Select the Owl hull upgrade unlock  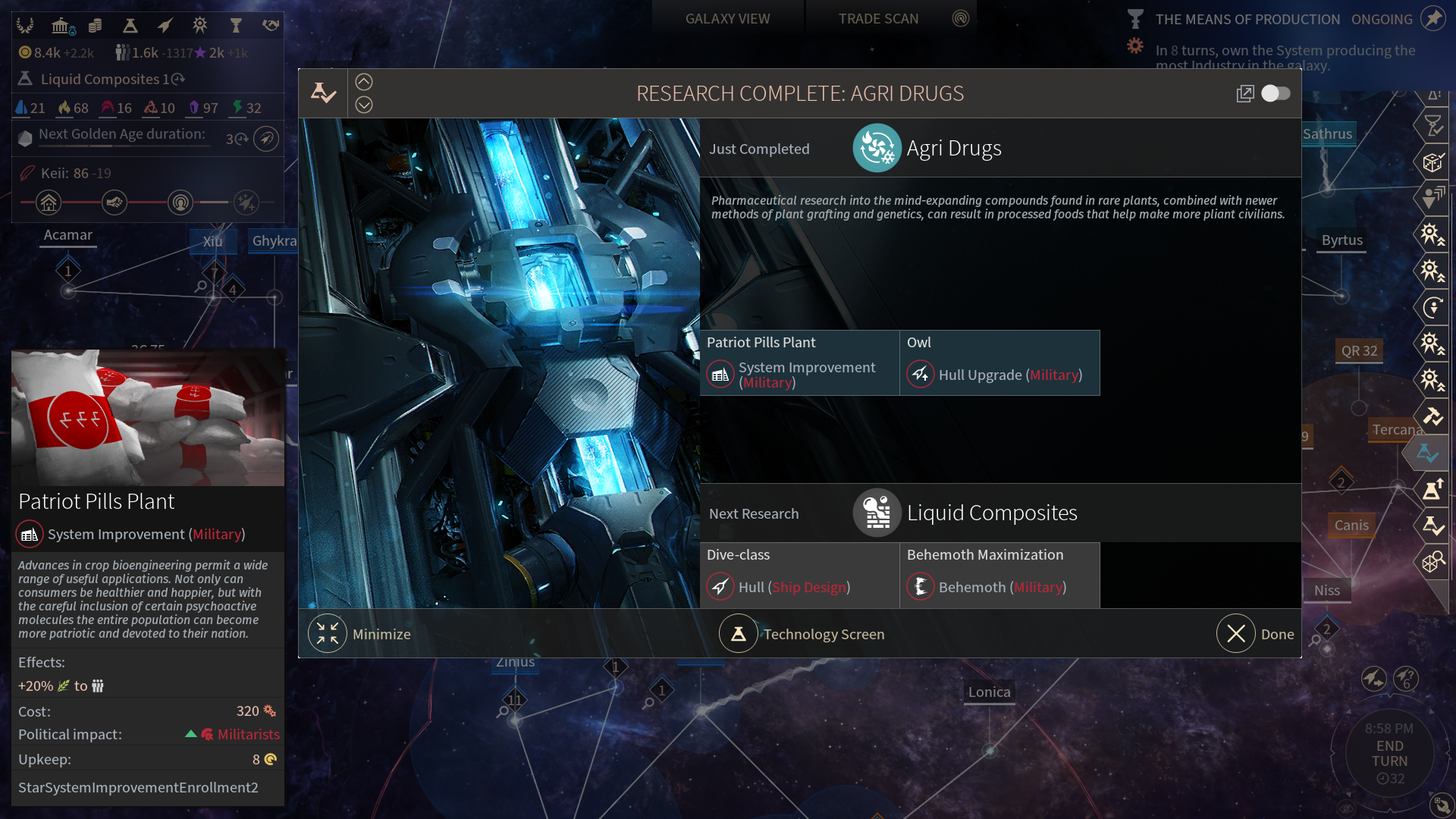point(999,362)
